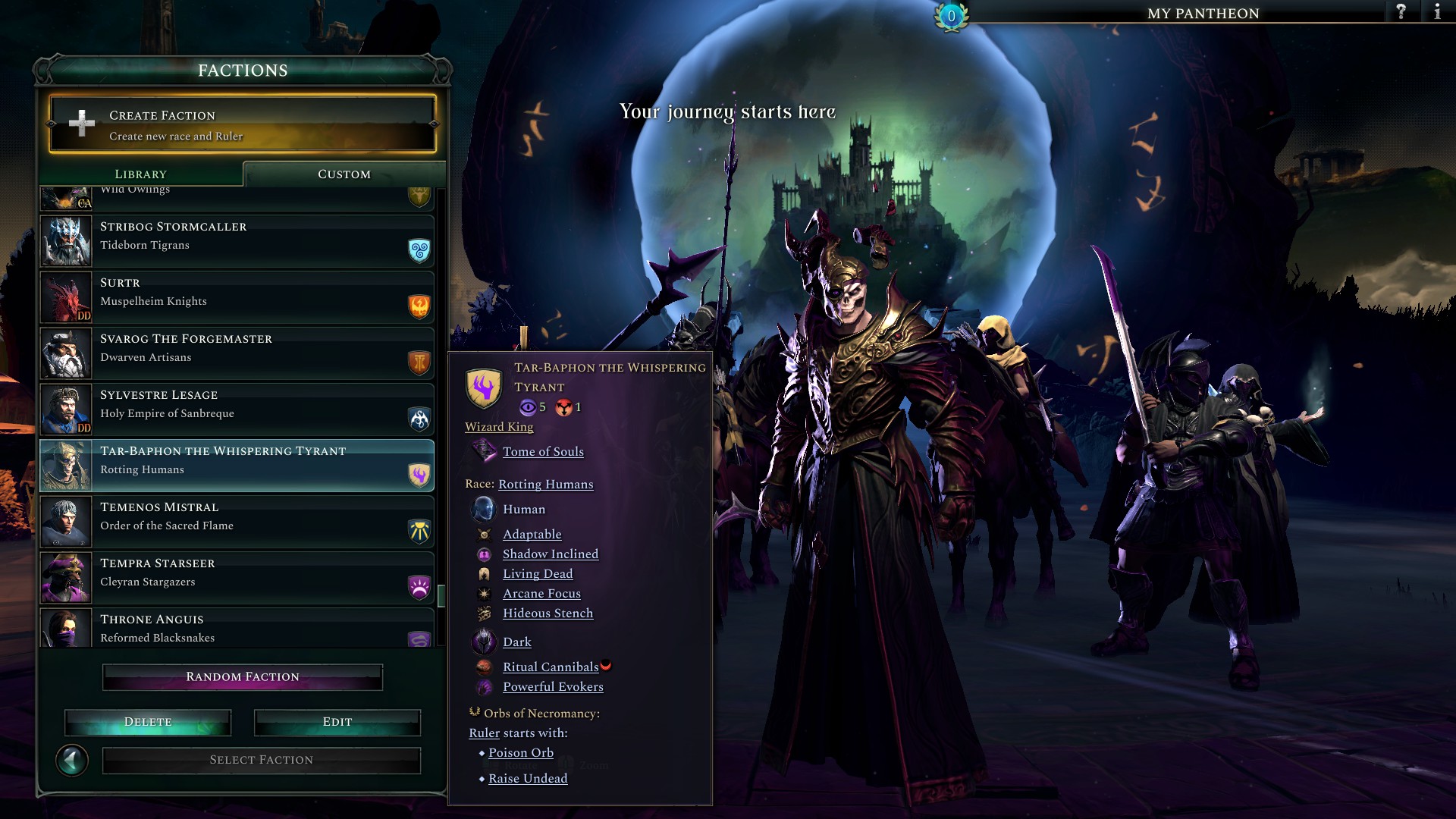Viewport: 1456px width, 819px height.
Task: Click the Ritual Cannibals trait icon
Action: pos(485,667)
